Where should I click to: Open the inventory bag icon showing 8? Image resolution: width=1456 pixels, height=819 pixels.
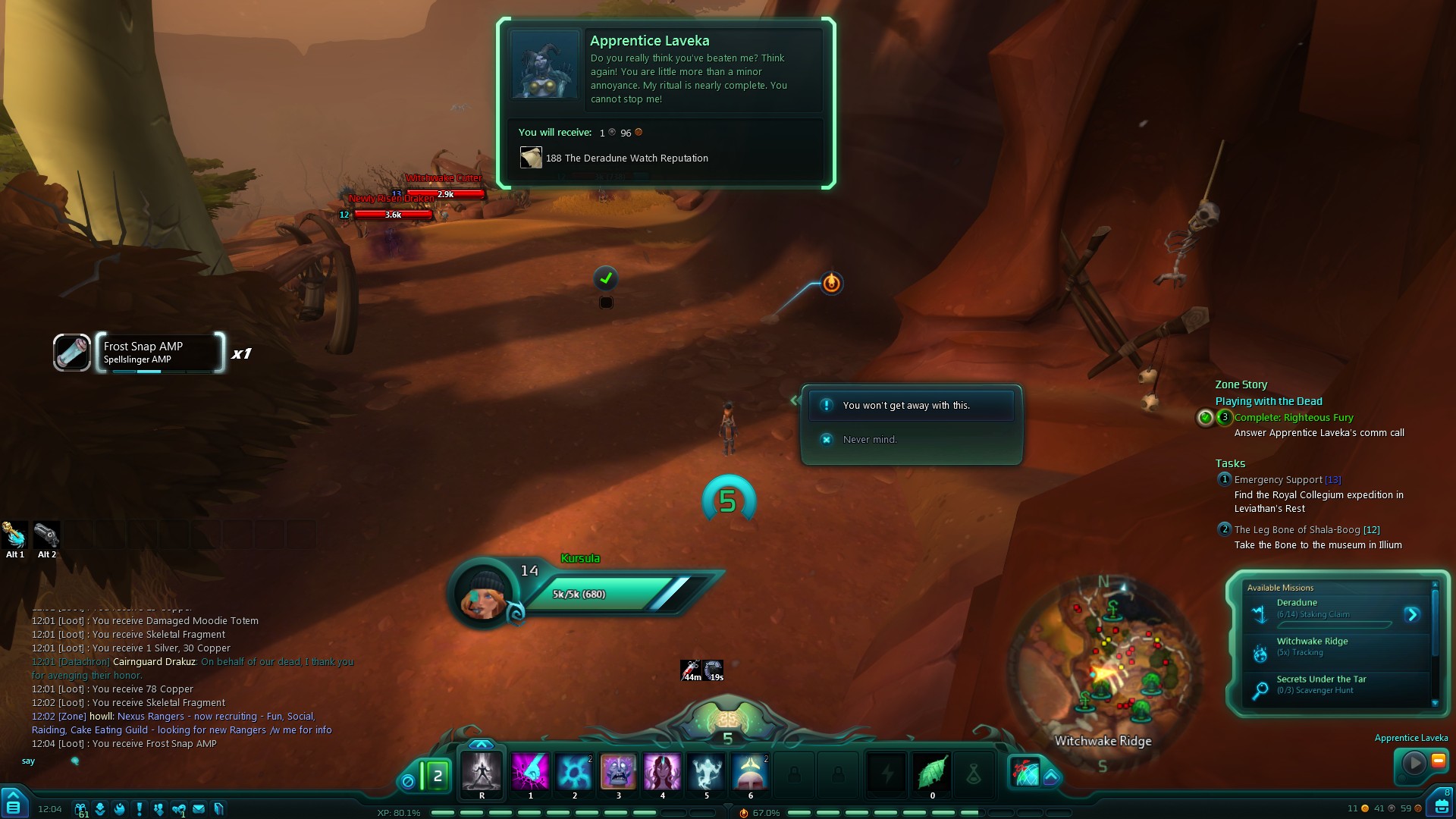click(x=1441, y=805)
